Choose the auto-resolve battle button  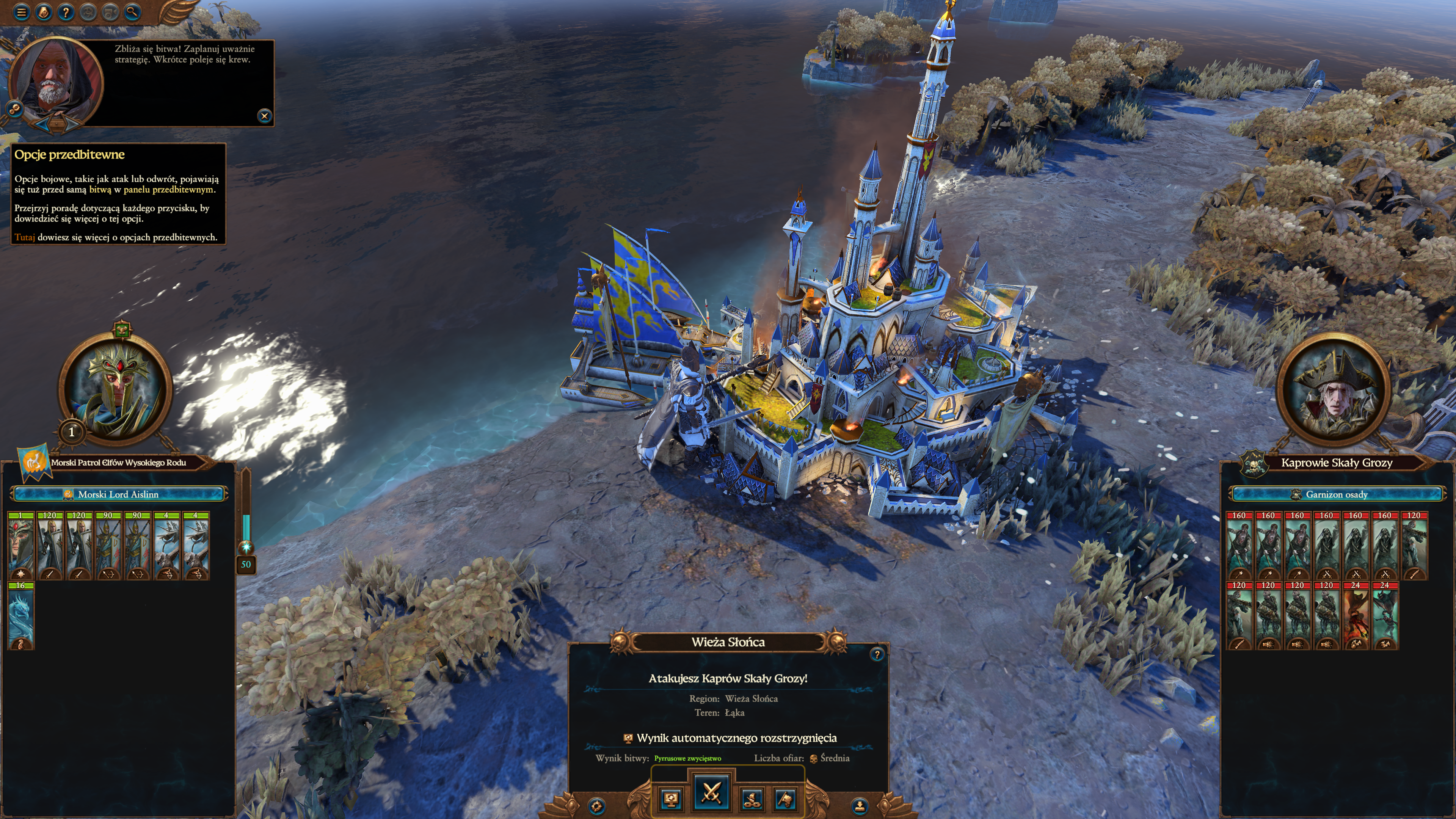[671, 799]
